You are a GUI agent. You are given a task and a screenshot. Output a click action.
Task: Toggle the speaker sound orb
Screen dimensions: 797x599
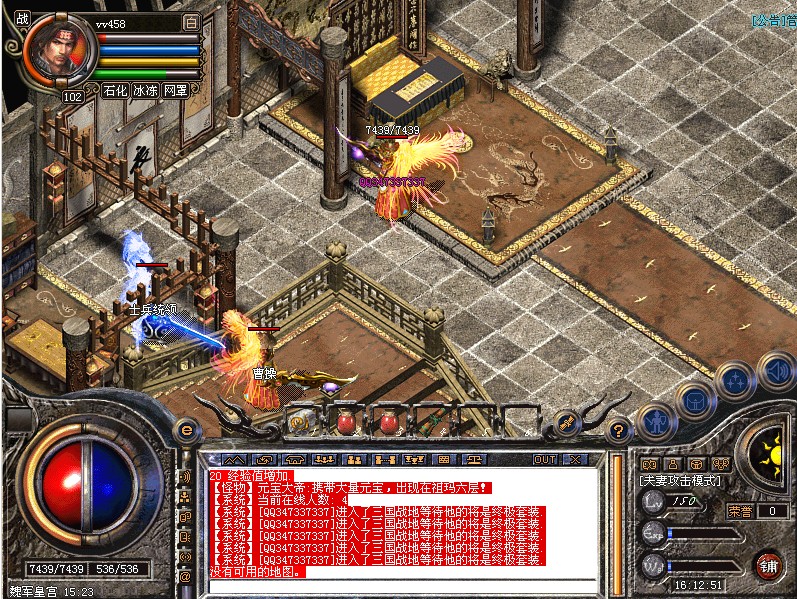[x=775, y=371]
